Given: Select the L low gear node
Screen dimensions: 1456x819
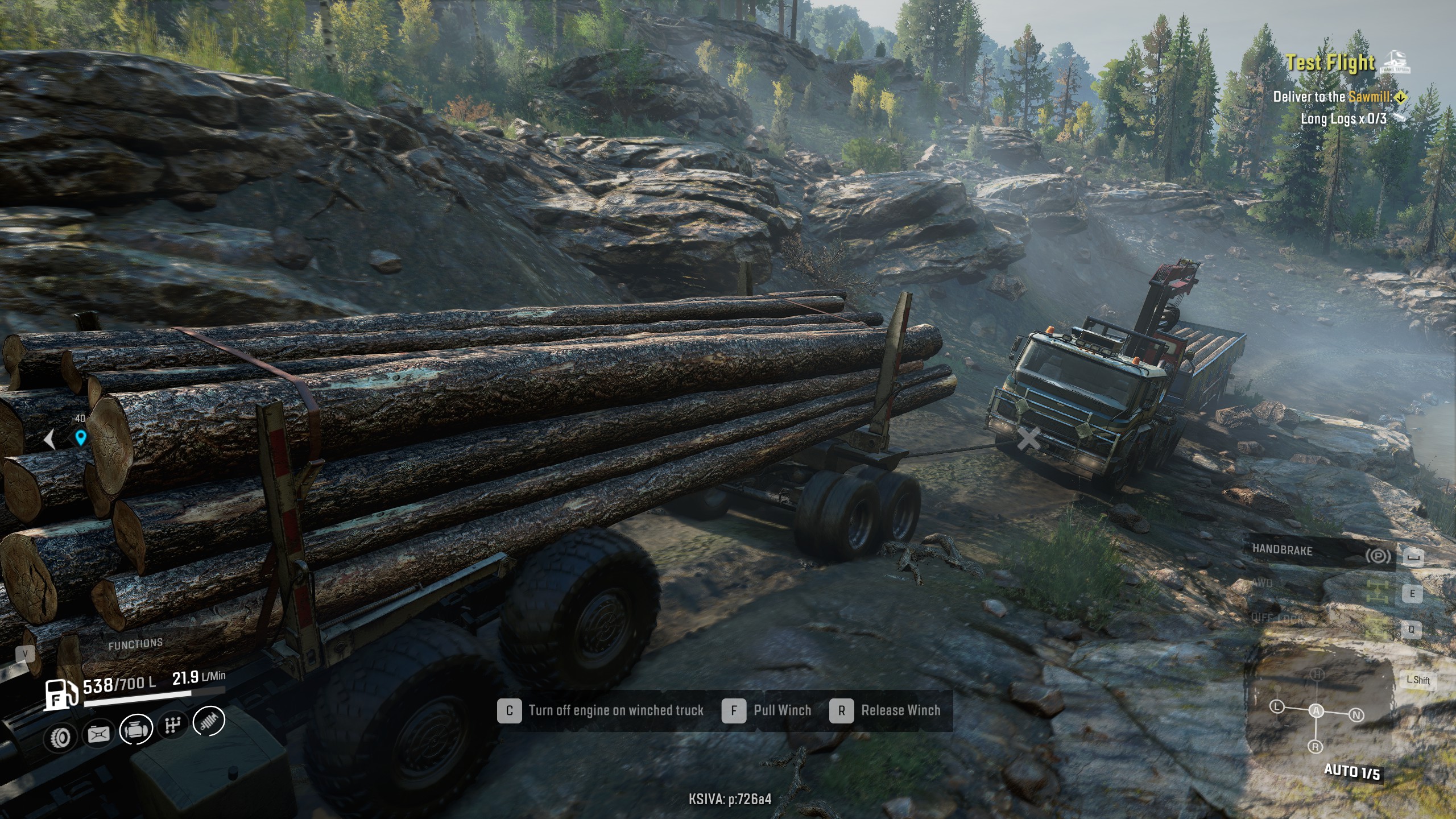Looking at the screenshot, I should (1277, 707).
